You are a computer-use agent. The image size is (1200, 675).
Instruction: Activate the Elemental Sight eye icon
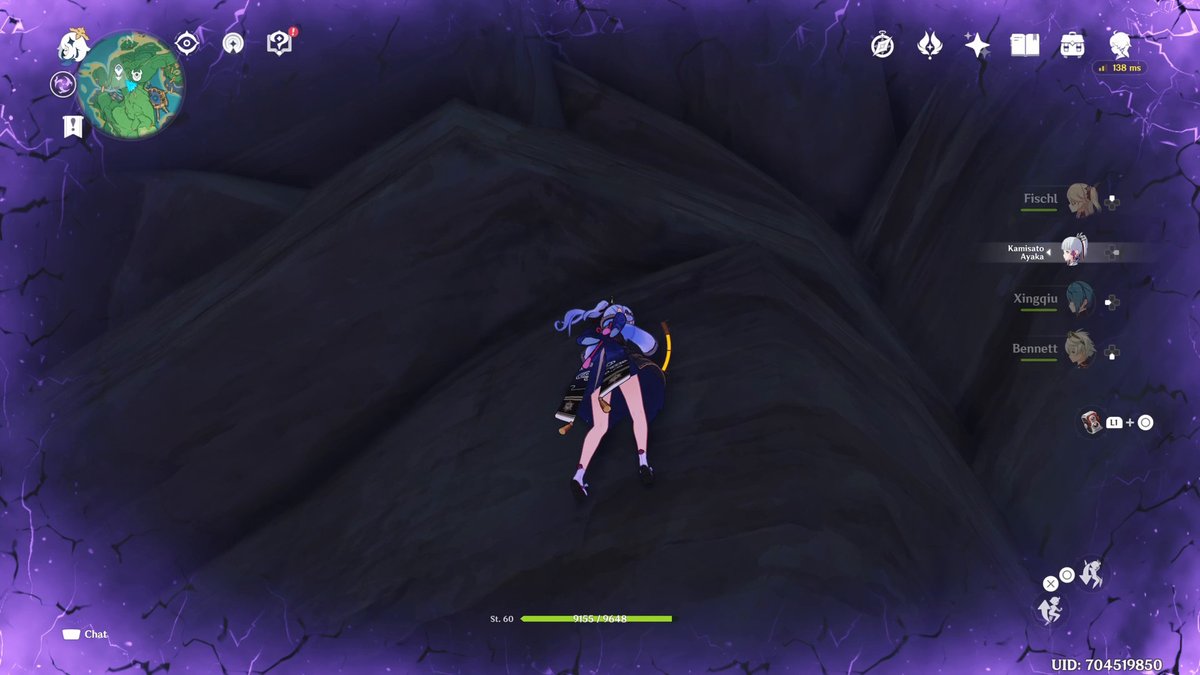[186, 43]
